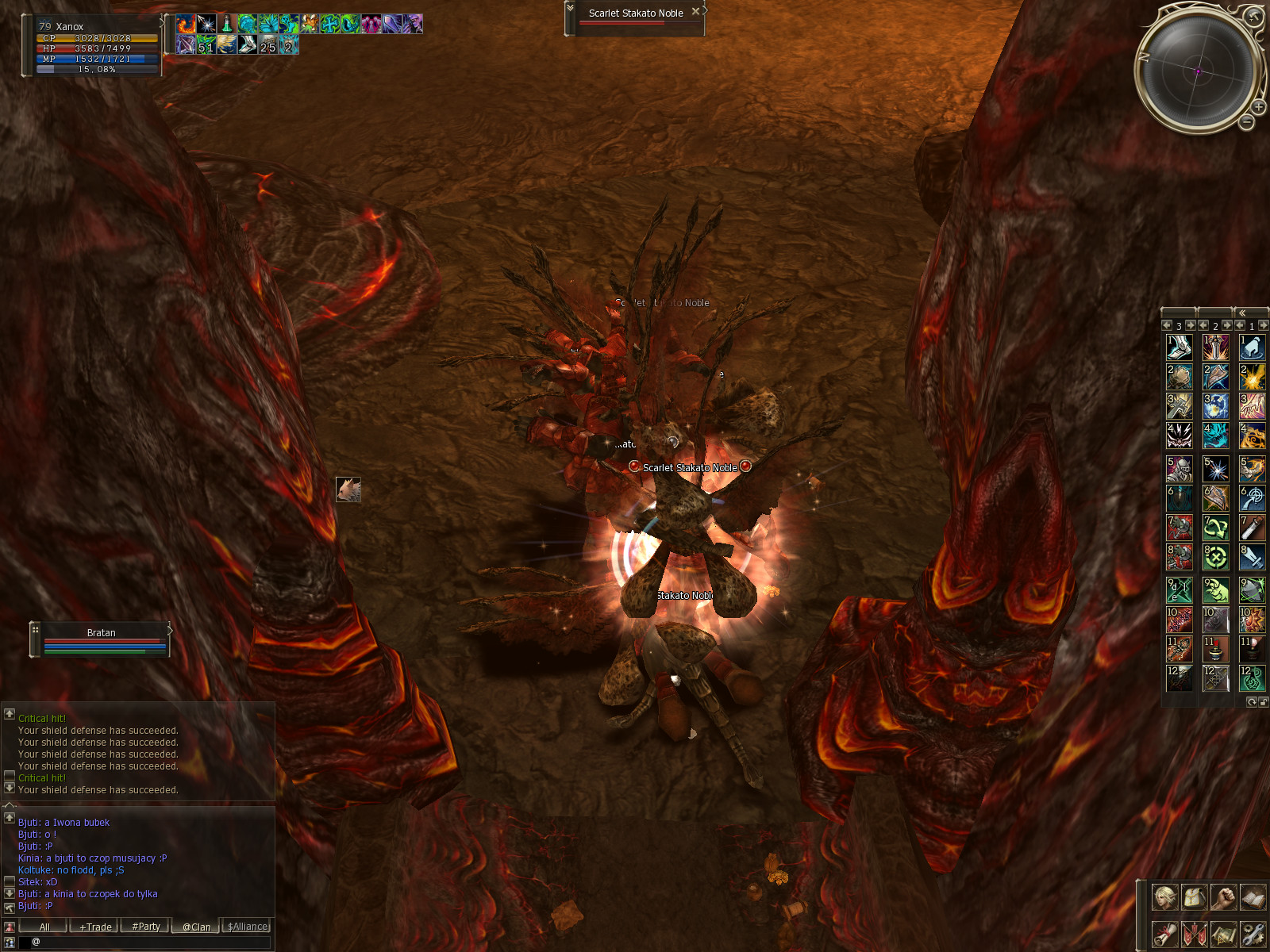
Task: Open the world map icon
Action: tap(1223, 934)
